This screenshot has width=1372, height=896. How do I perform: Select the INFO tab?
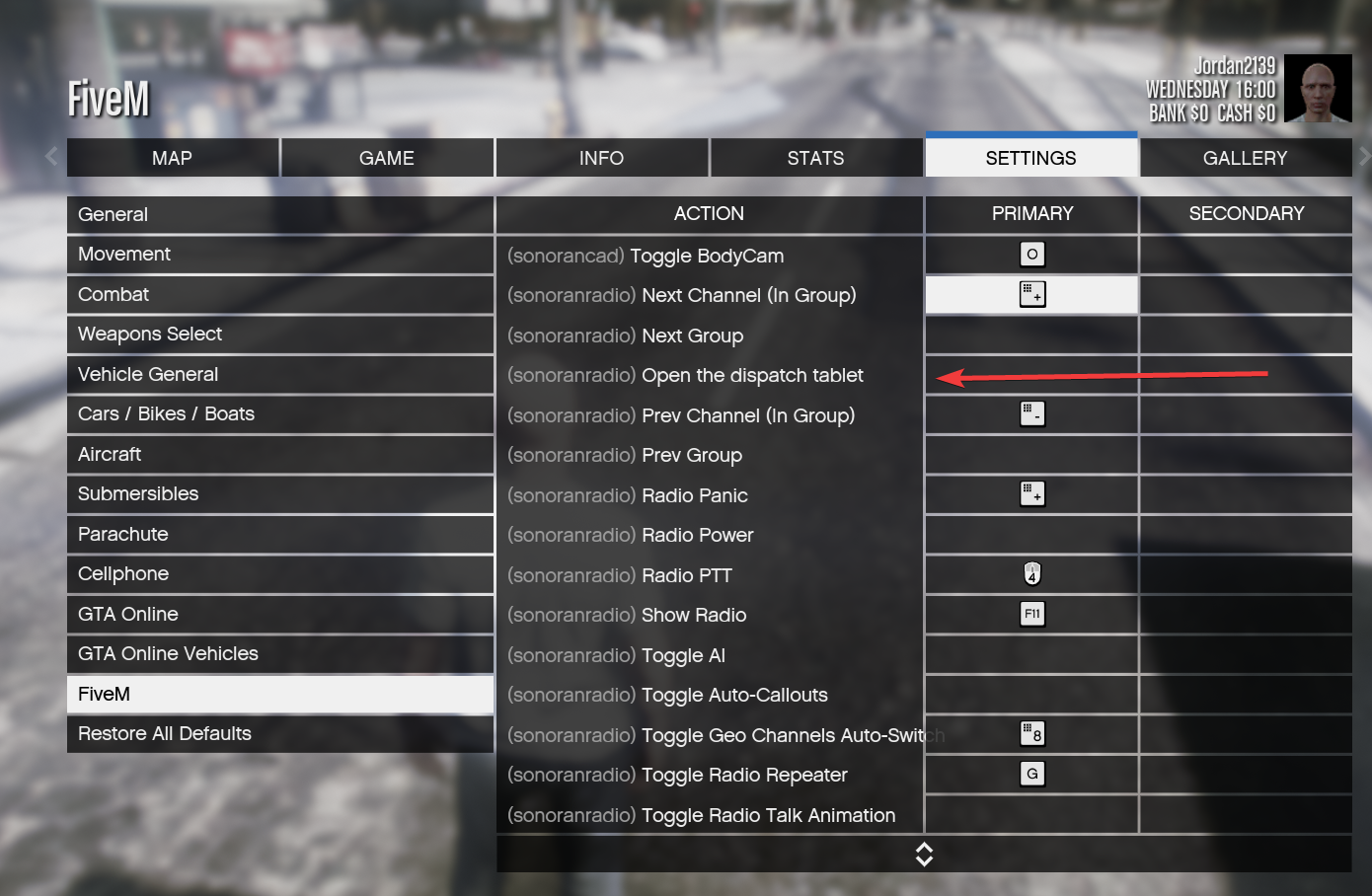tap(601, 158)
